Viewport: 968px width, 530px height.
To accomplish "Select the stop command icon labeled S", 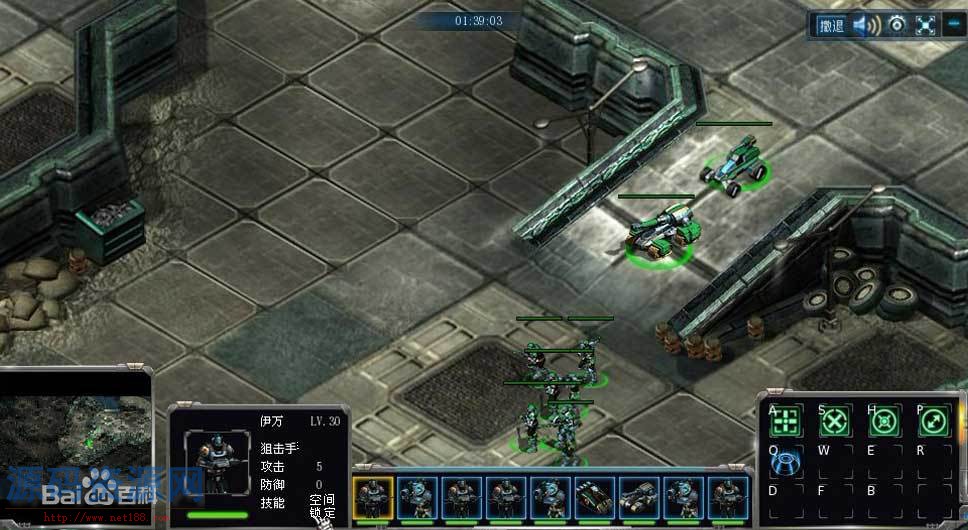I will pos(835,423).
